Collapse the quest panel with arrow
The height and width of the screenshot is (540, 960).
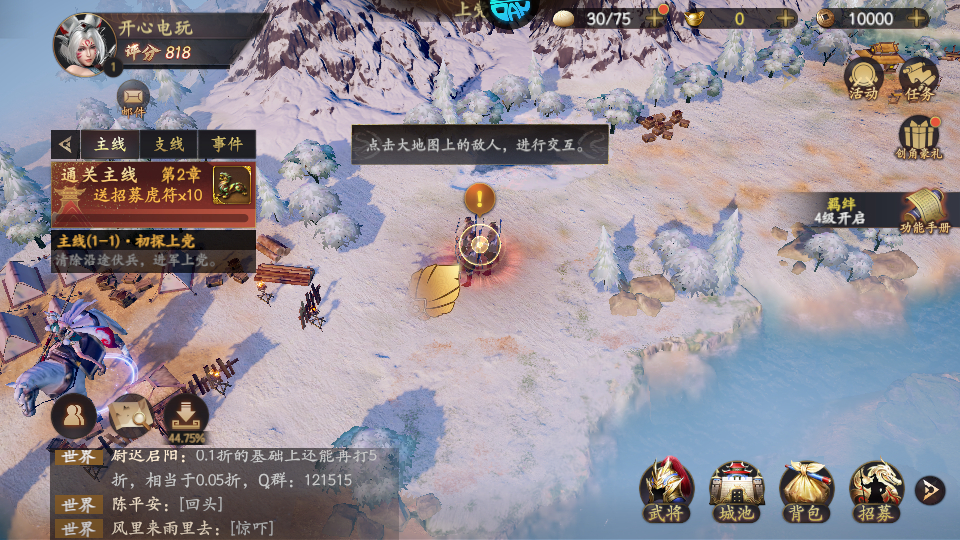66,144
